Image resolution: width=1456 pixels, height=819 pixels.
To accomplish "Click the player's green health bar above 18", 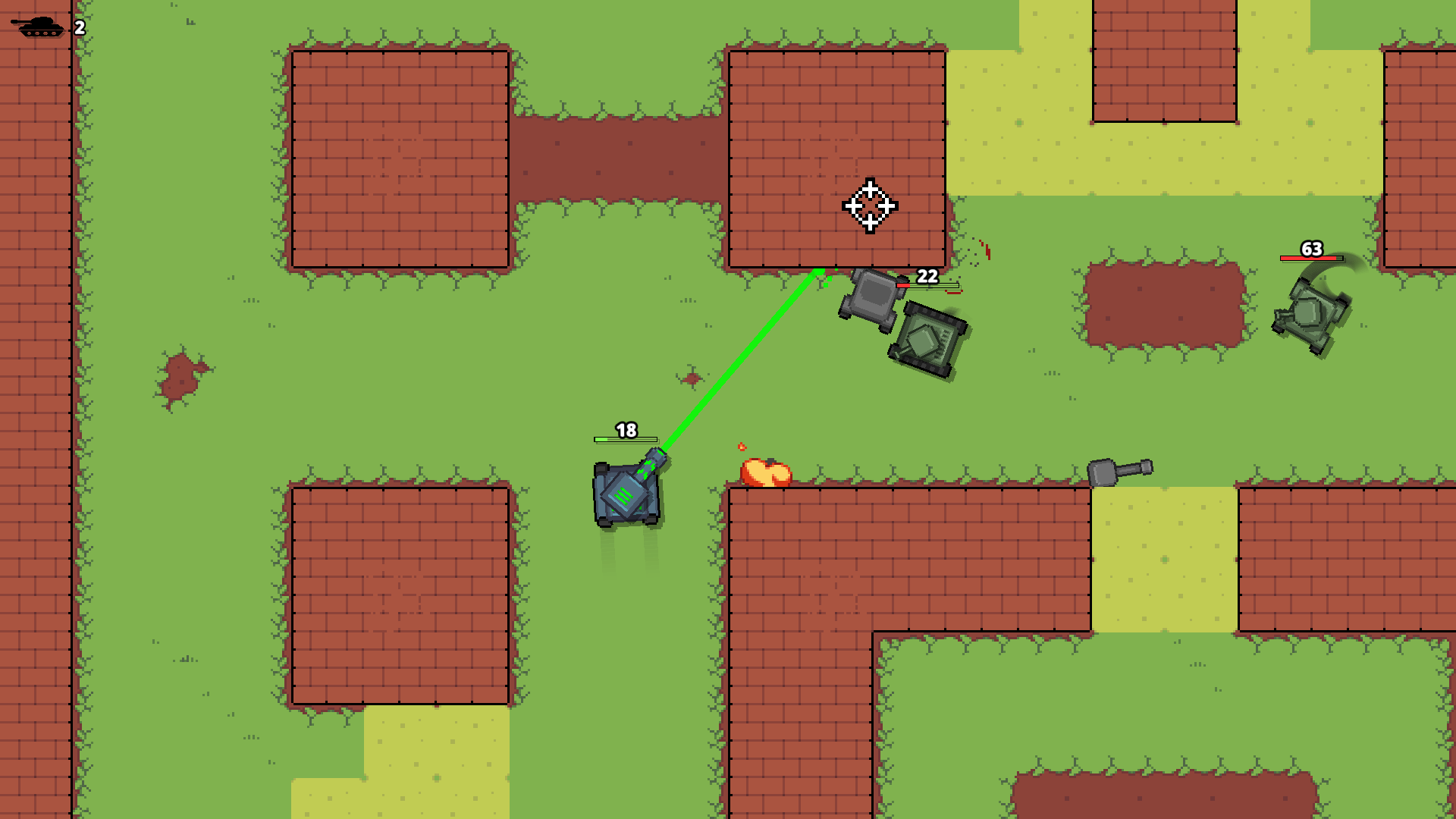I will coord(623,440).
